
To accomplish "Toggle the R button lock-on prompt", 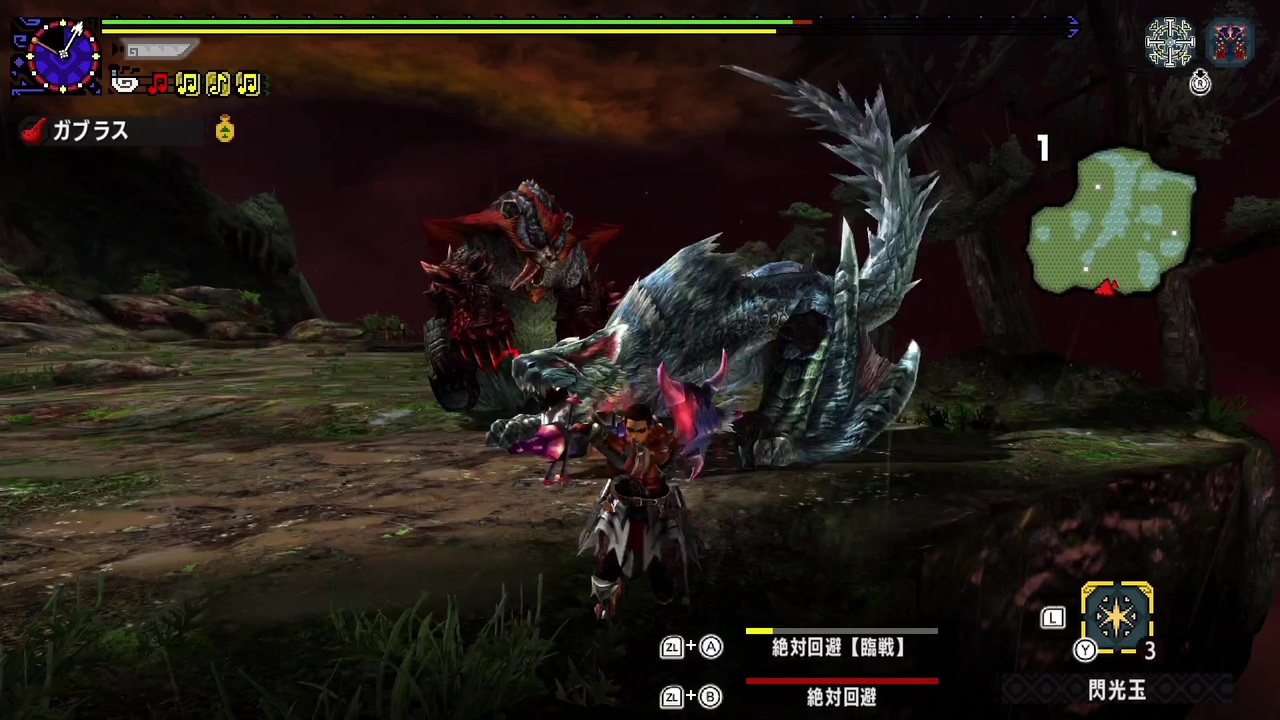I will (1200, 83).
